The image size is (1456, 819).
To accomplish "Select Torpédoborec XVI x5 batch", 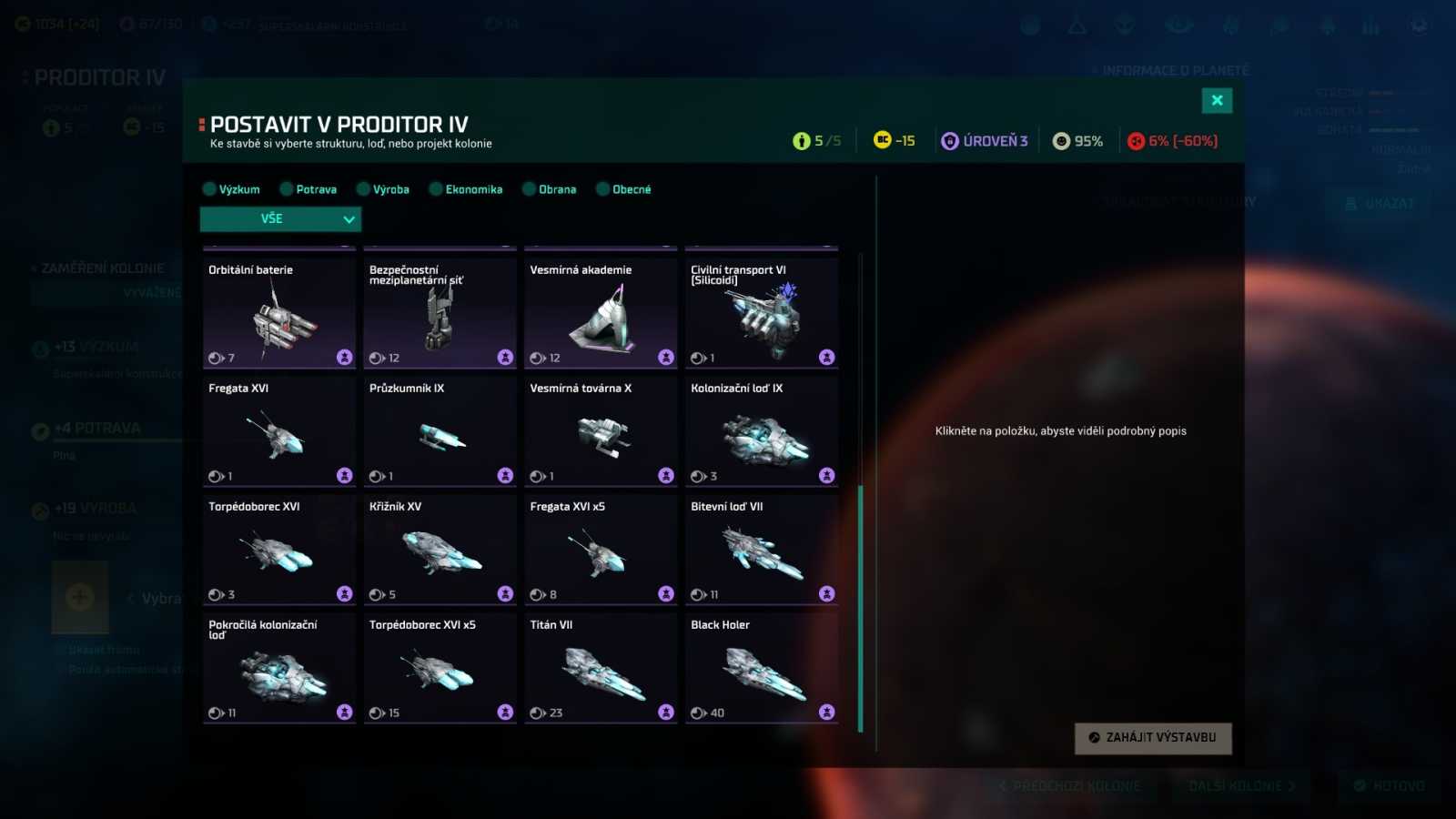I will 440,668.
